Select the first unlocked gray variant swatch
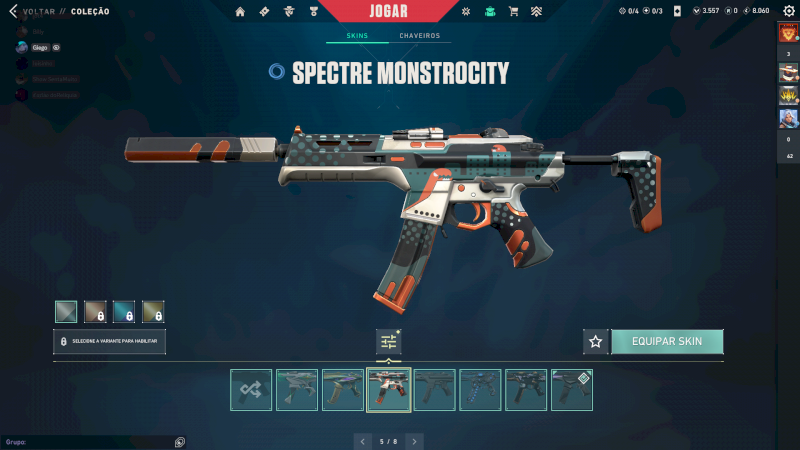The image size is (800, 450). click(x=66, y=311)
